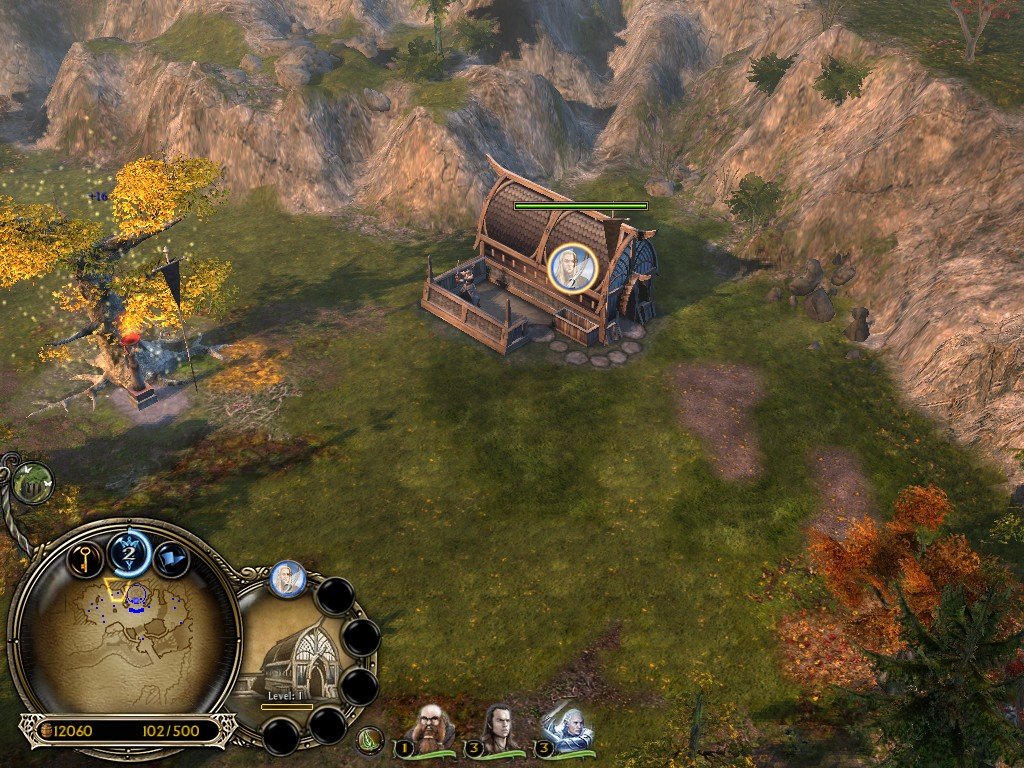Open the spellbook powers button showing 2
The image size is (1024, 768).
point(129,551)
